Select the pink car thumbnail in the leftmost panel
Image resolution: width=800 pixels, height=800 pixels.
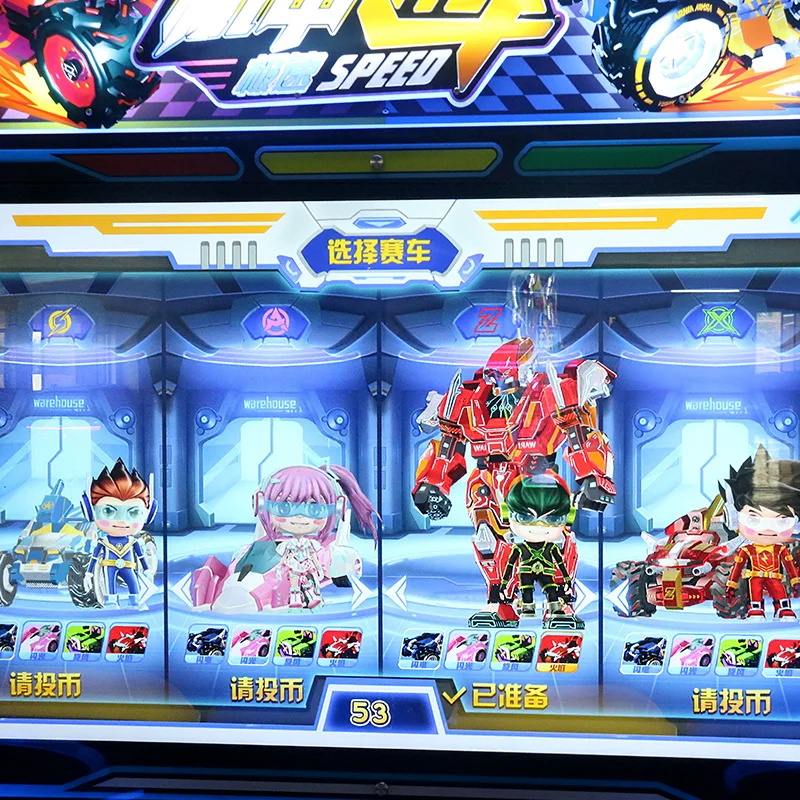(41, 640)
